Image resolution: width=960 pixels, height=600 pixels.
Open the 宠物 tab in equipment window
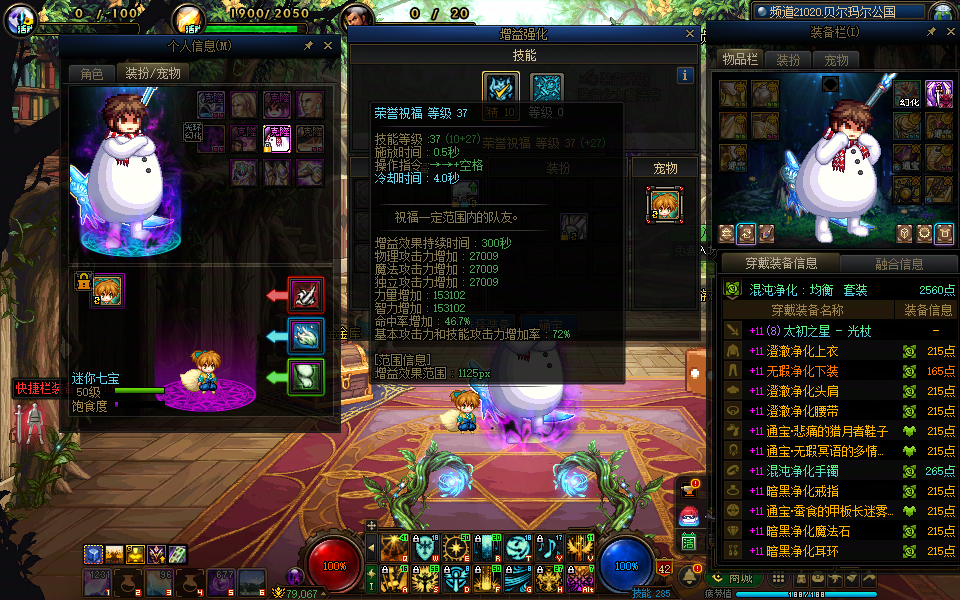coord(836,60)
